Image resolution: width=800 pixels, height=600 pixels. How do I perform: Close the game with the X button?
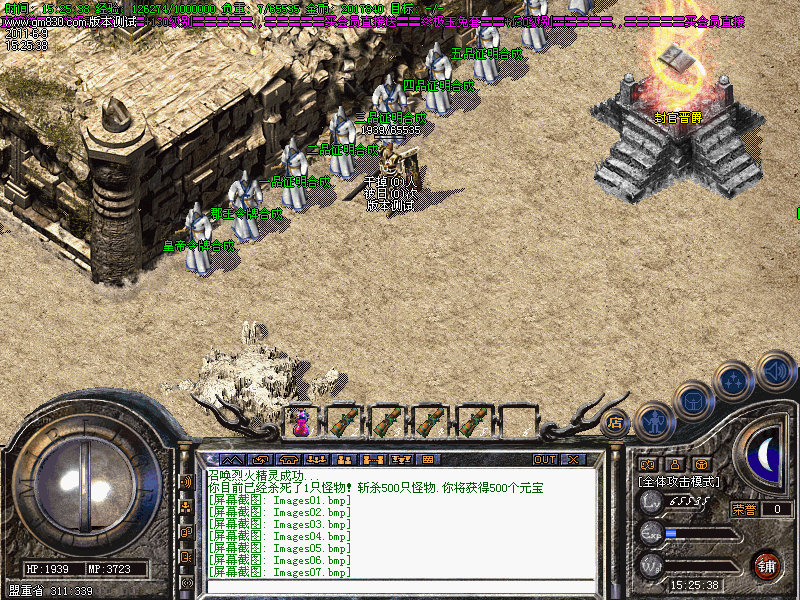click(573, 459)
